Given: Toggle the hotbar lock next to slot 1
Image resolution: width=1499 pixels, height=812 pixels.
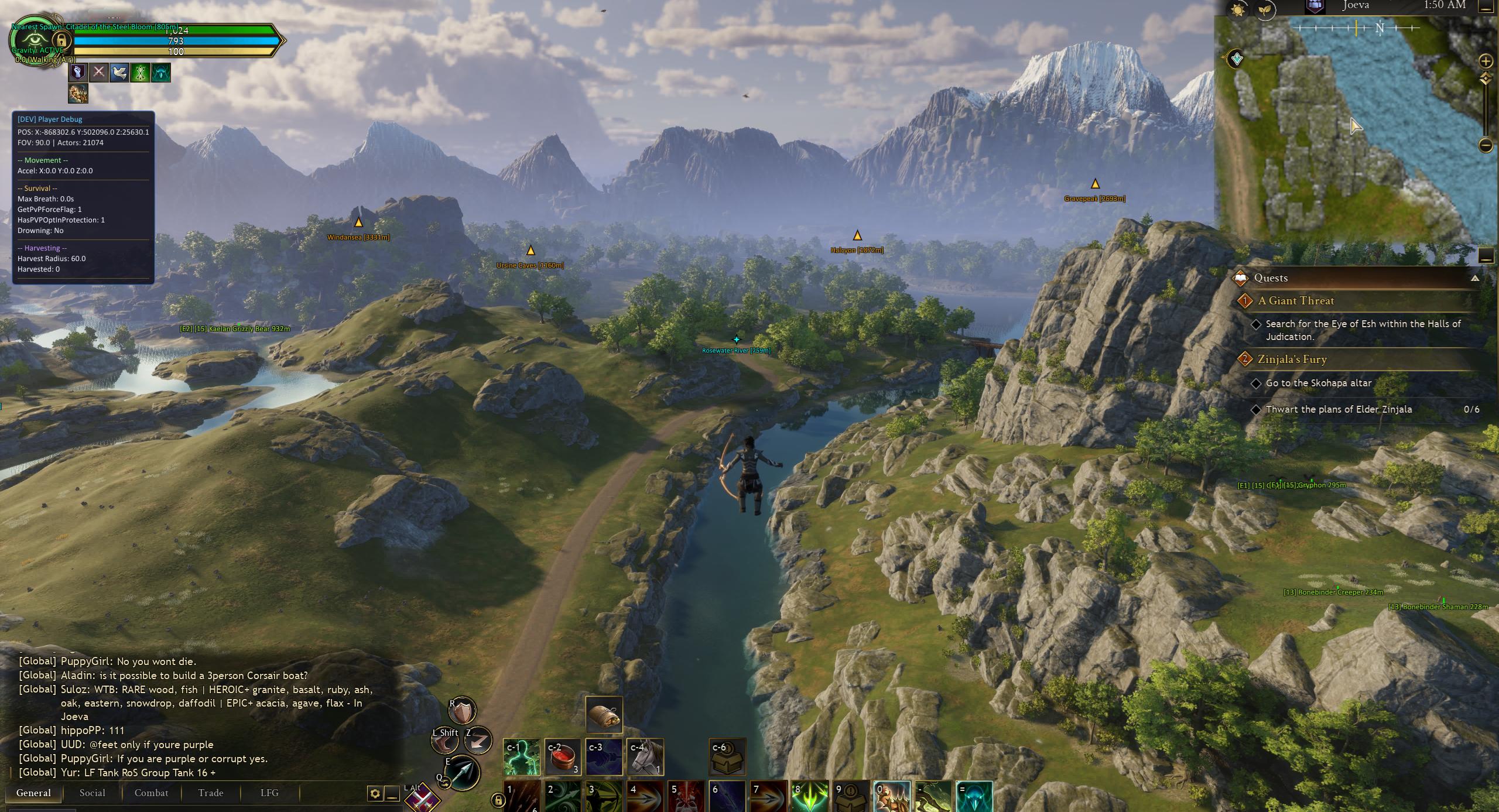Looking at the screenshot, I should [498, 801].
